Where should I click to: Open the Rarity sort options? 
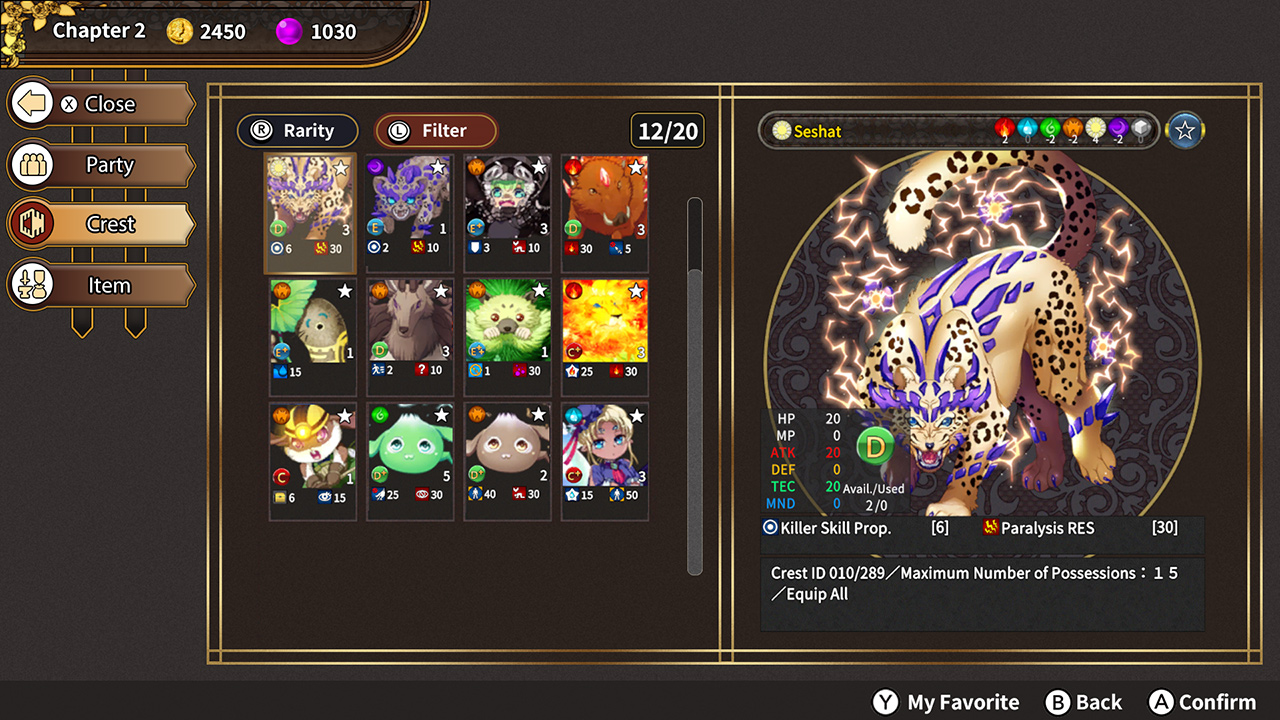pyautogui.click(x=297, y=130)
